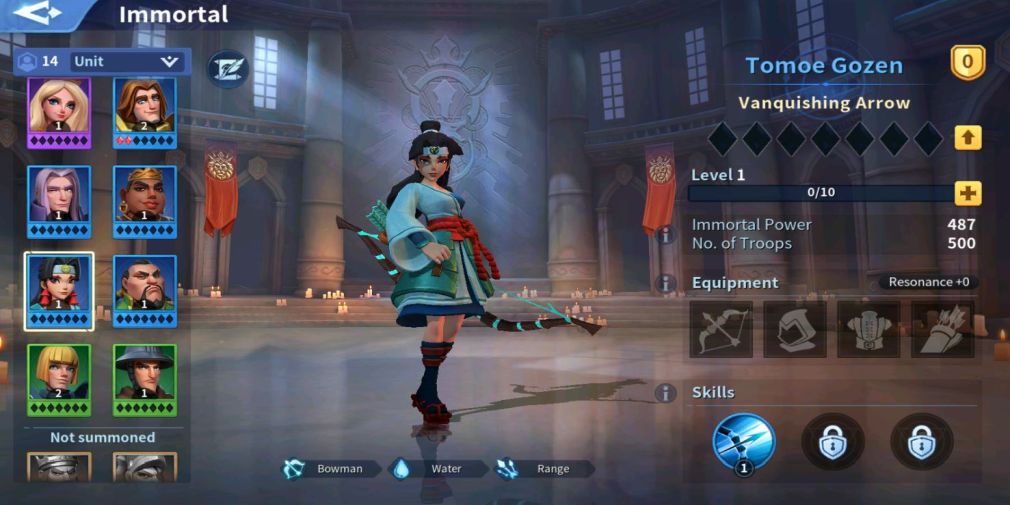Open the gauntlet equipment slot
This screenshot has height=505, width=1010.
(942, 329)
